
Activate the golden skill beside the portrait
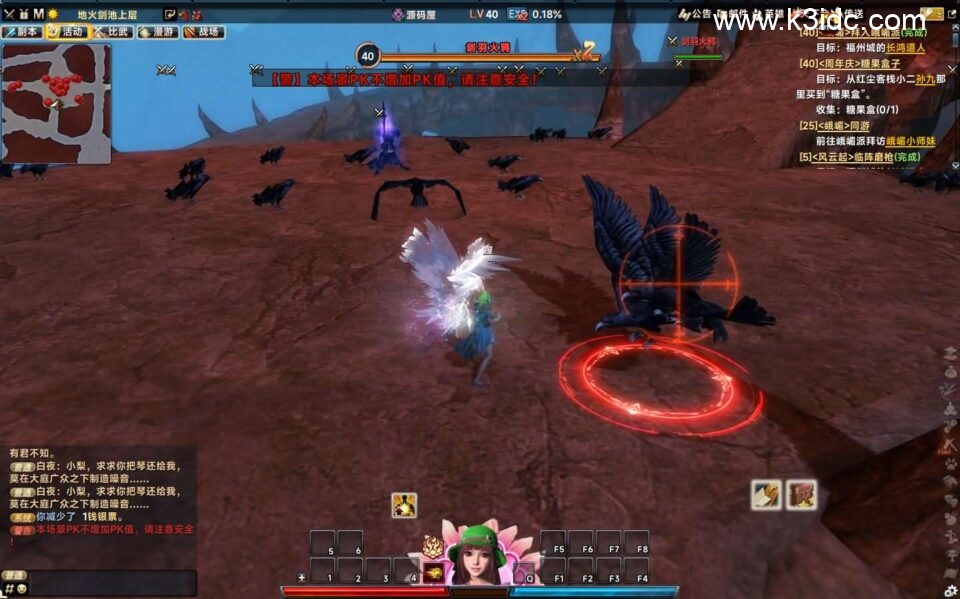(433, 572)
